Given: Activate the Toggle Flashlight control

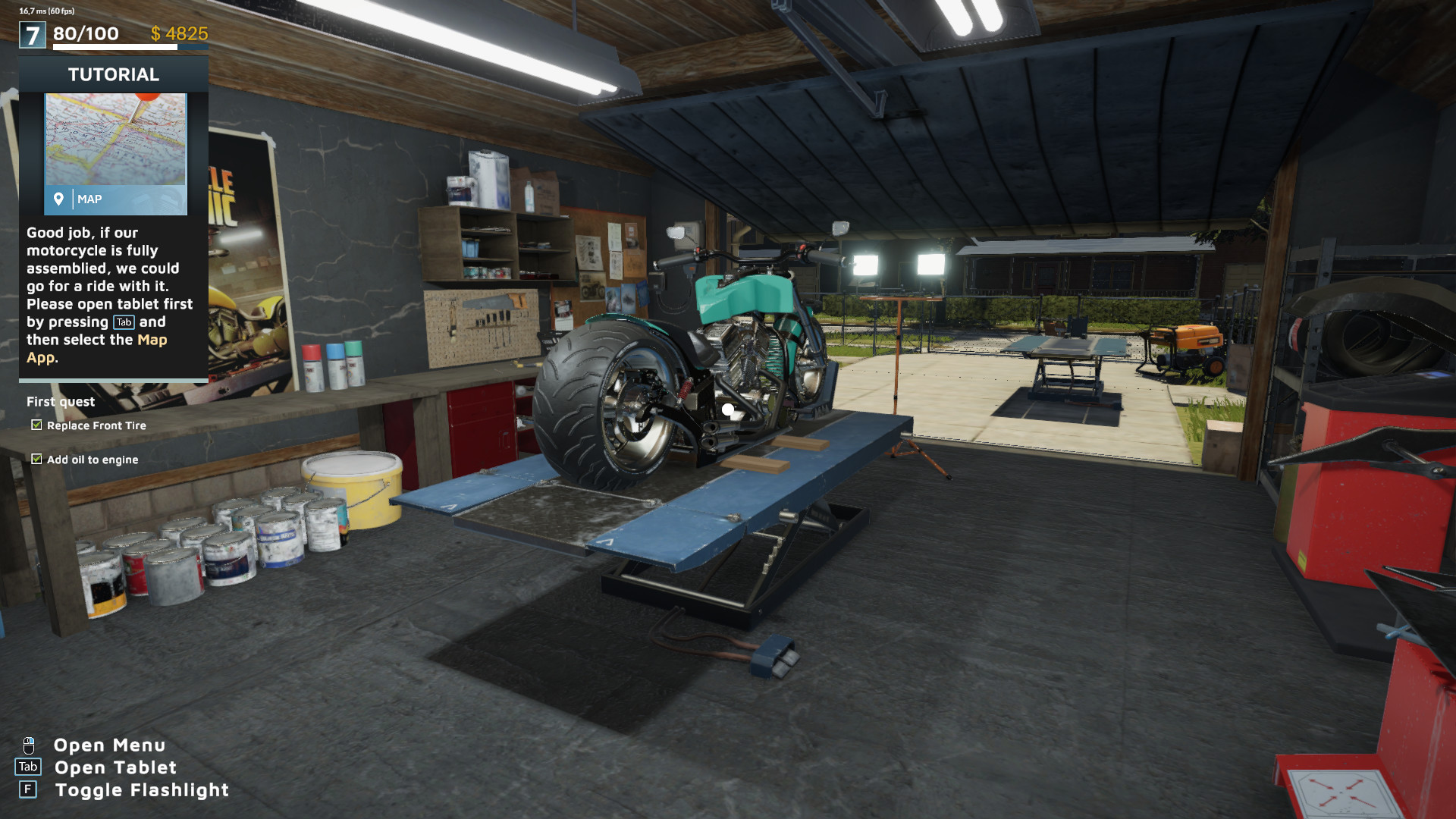Looking at the screenshot, I should coord(141,789).
